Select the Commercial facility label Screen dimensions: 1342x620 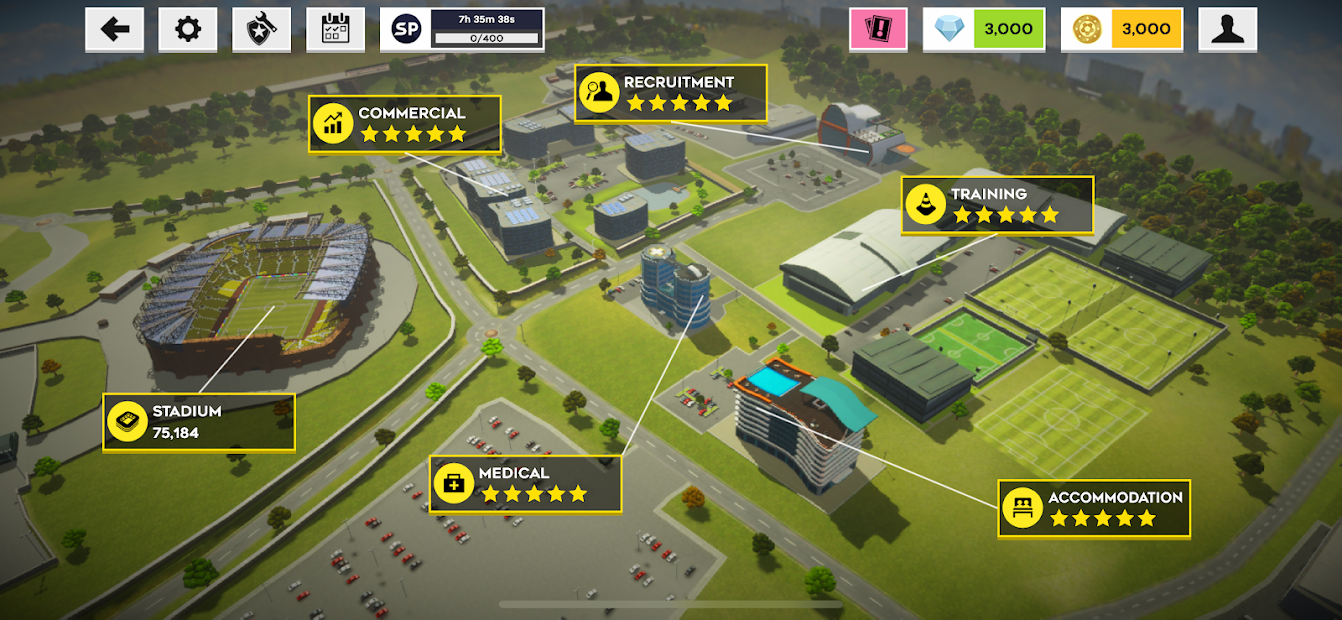tap(404, 124)
